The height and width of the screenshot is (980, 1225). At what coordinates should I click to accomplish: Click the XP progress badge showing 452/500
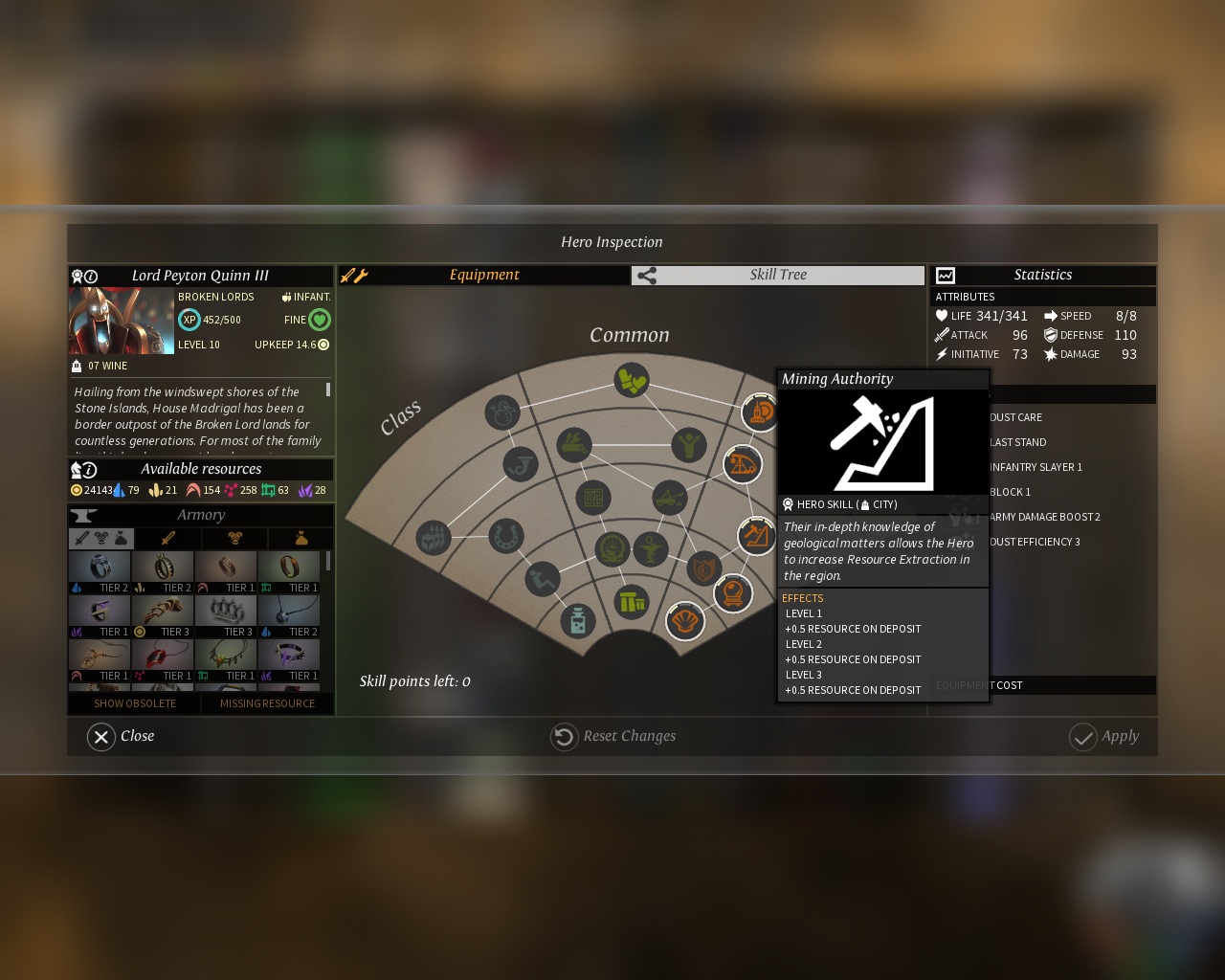point(189,320)
